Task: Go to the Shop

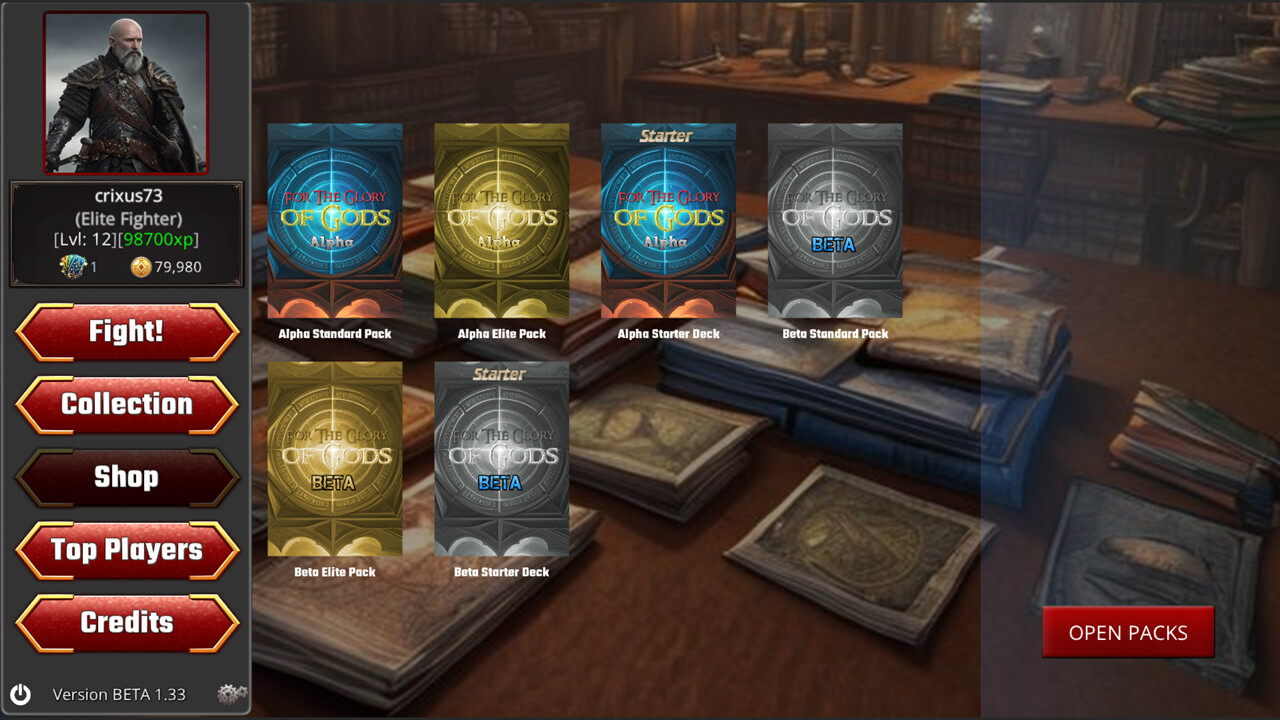Action: coord(127,477)
